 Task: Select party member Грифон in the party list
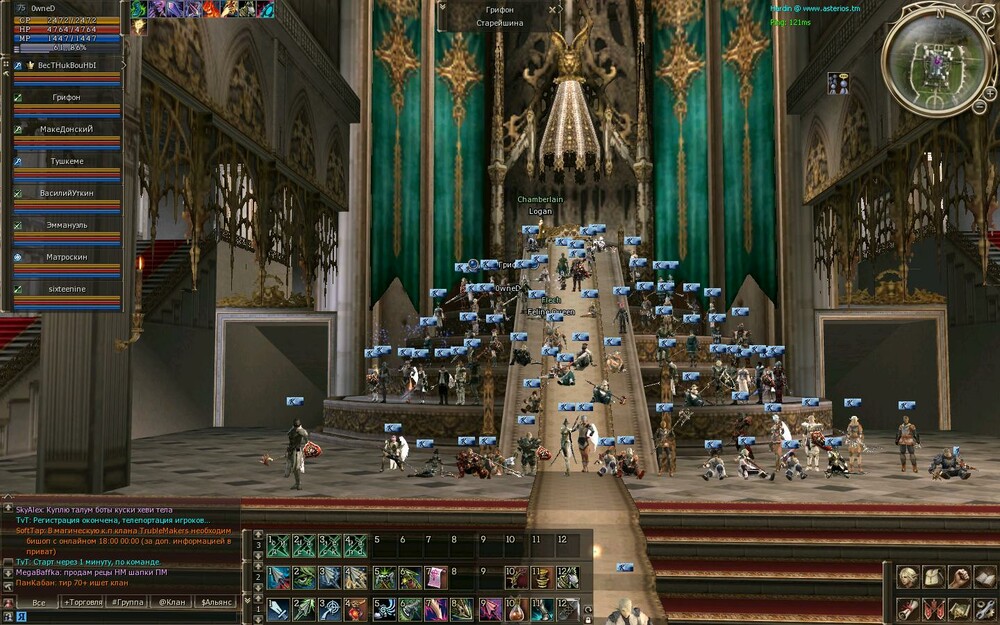pyautogui.click(x=66, y=97)
